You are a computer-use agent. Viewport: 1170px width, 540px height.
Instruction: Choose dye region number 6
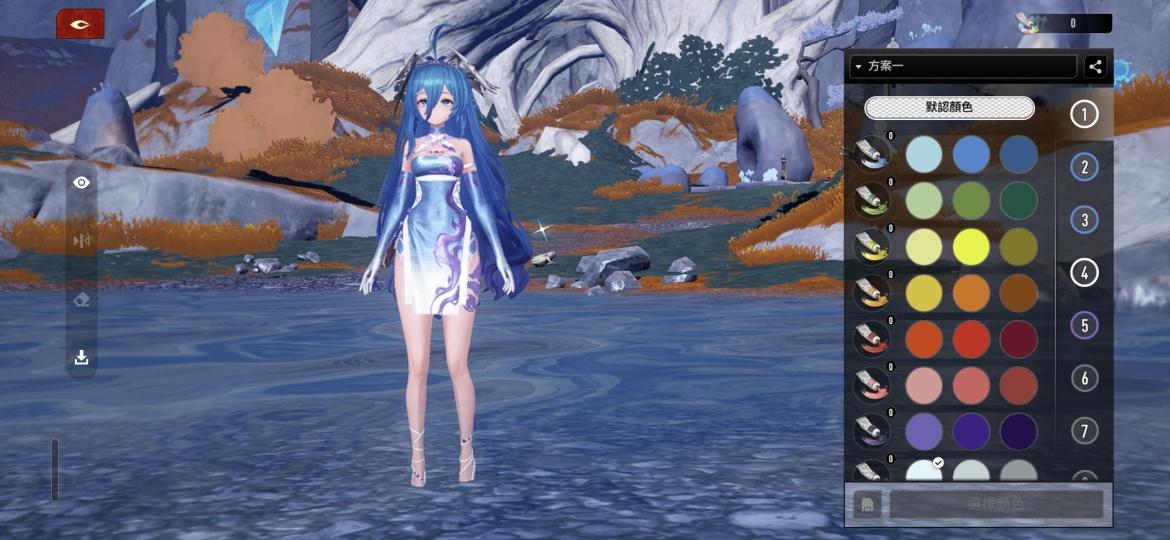(x=1084, y=378)
